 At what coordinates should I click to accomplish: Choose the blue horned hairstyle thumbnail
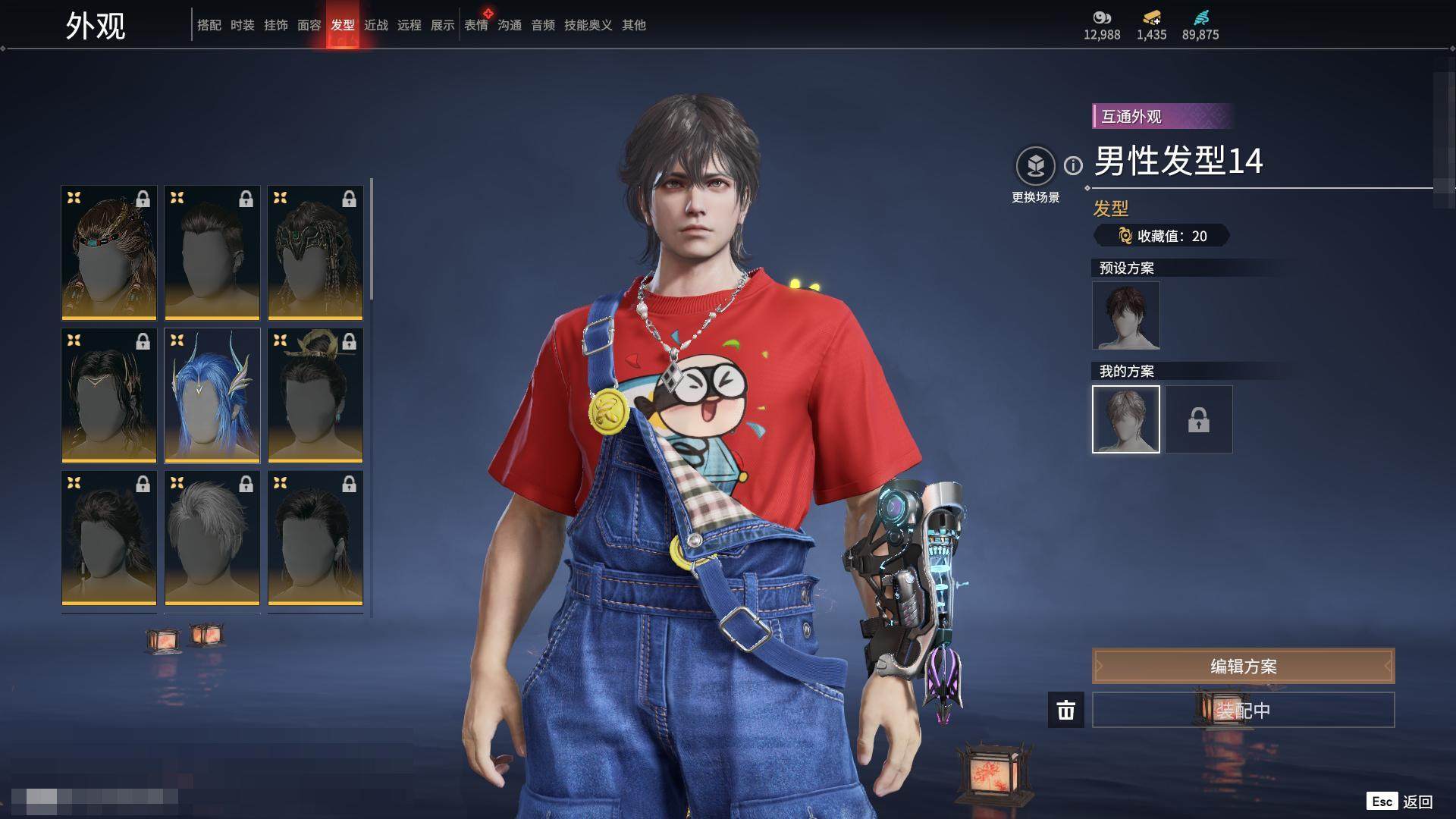coord(212,395)
